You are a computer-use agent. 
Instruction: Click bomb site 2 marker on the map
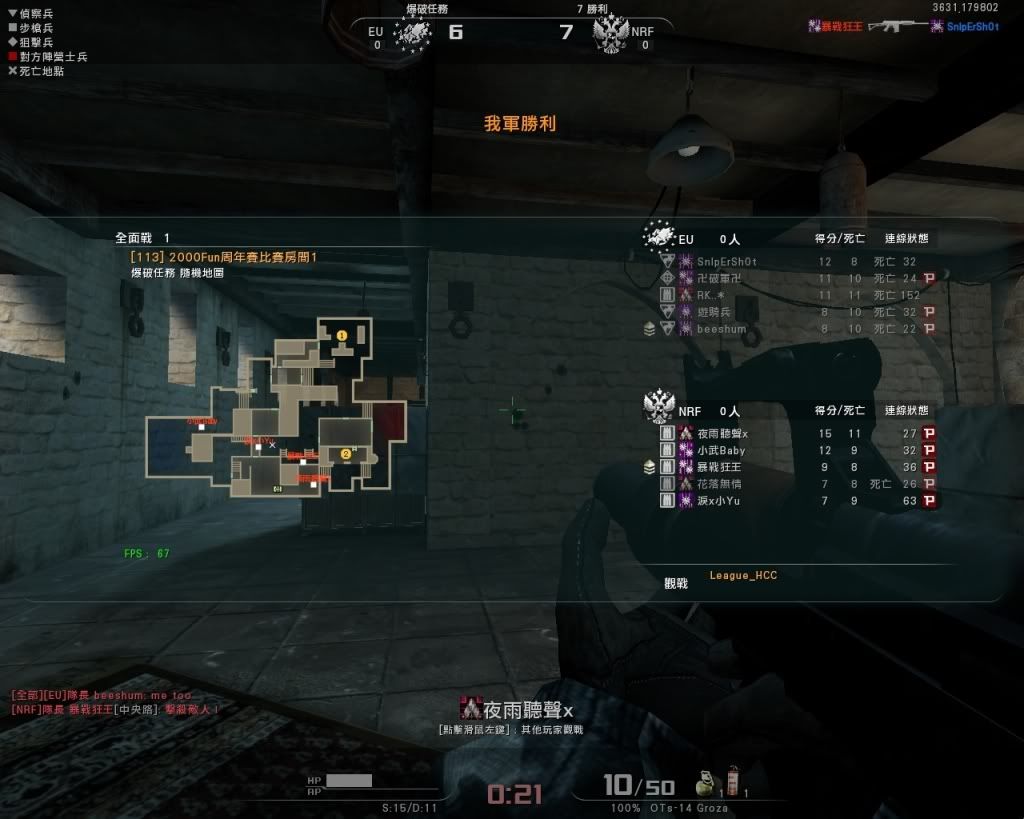(x=346, y=454)
